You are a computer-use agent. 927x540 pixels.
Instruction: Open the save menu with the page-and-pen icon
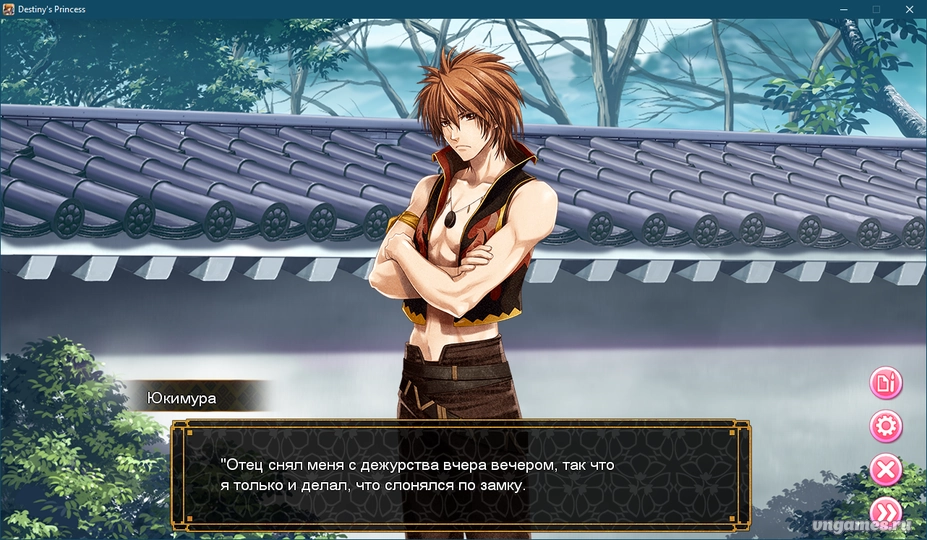[x=886, y=382]
